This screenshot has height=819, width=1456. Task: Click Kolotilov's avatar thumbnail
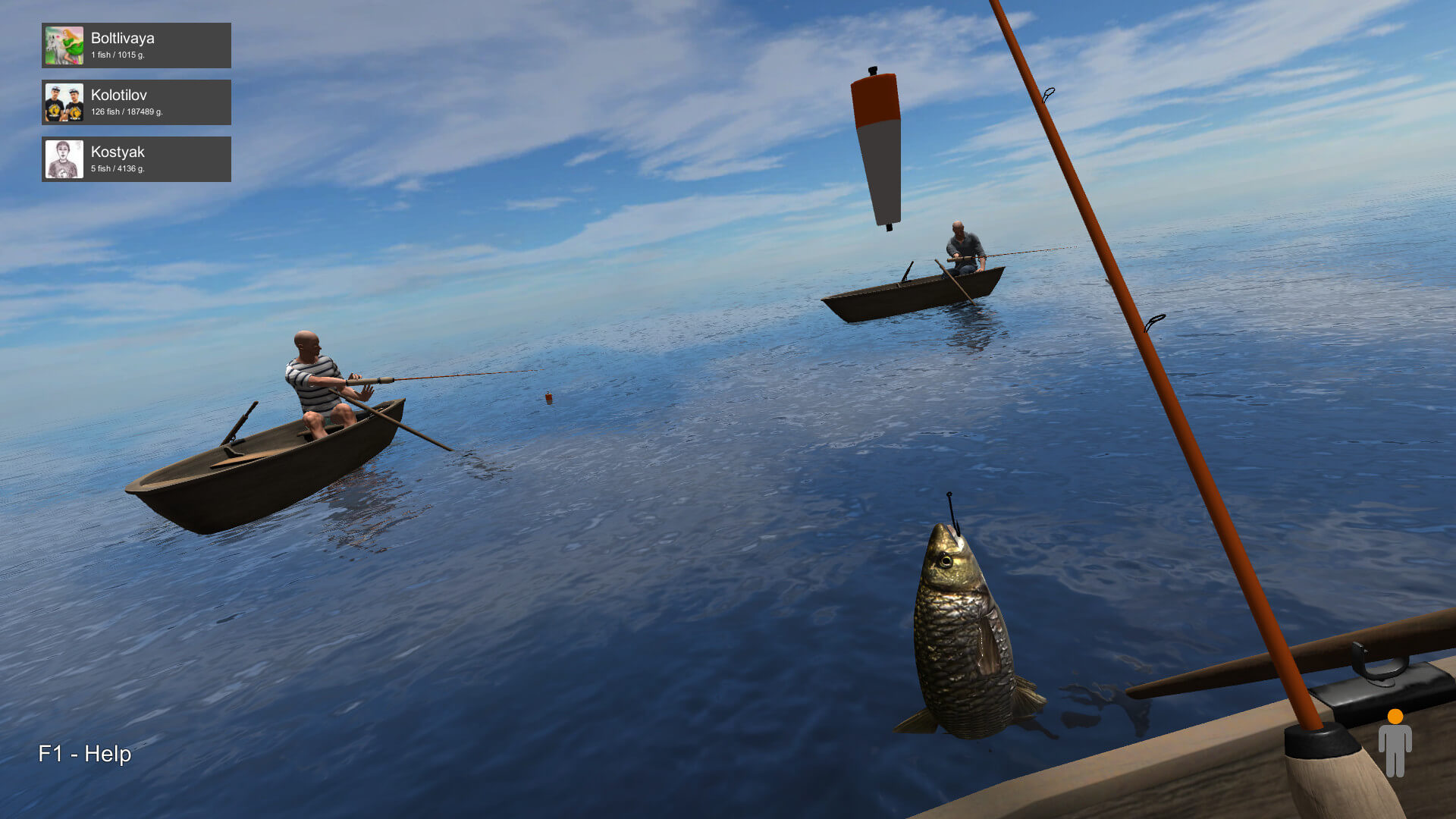pyautogui.click(x=64, y=102)
